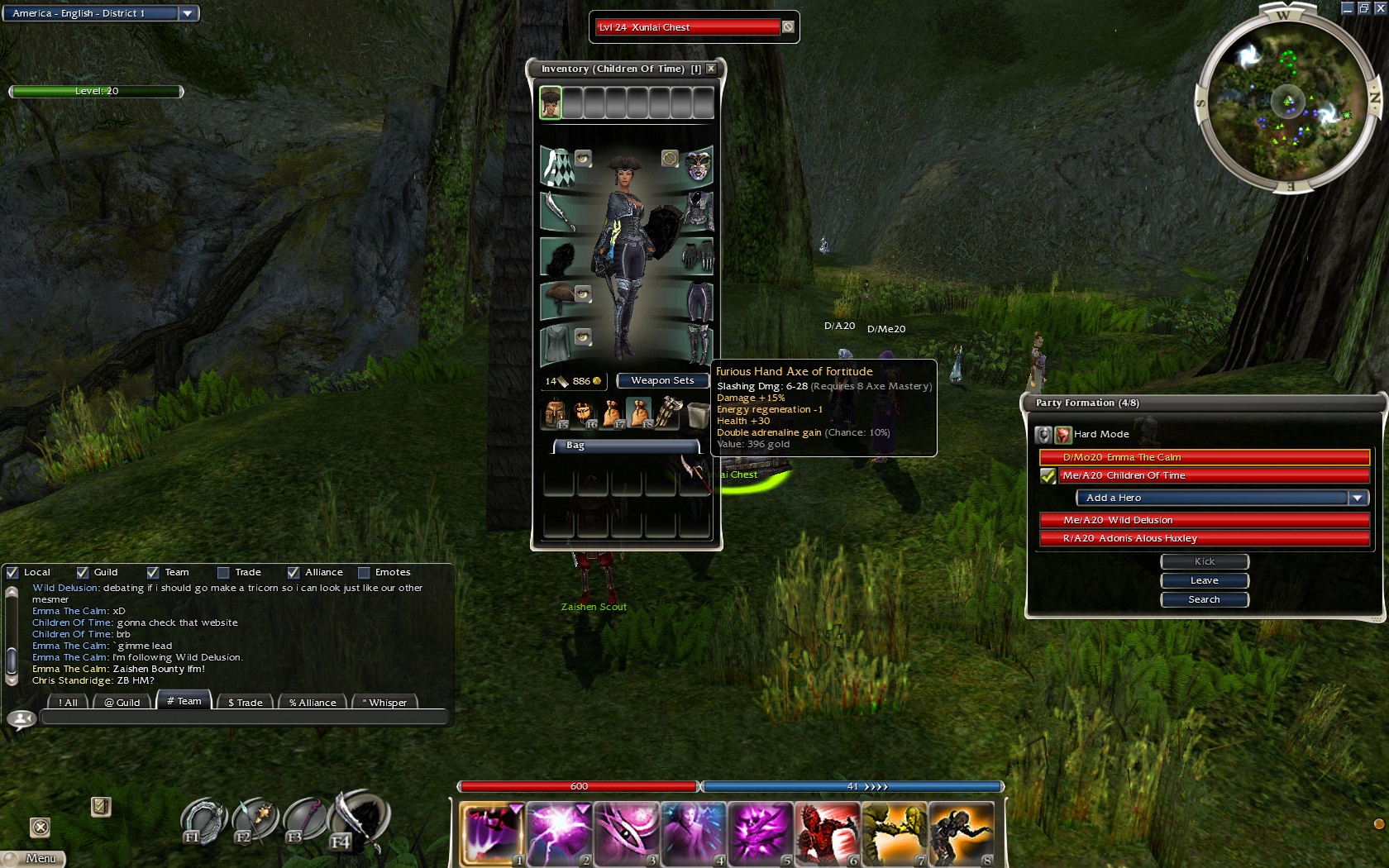Toggle the Trade chat filter checkbox

[x=223, y=572]
